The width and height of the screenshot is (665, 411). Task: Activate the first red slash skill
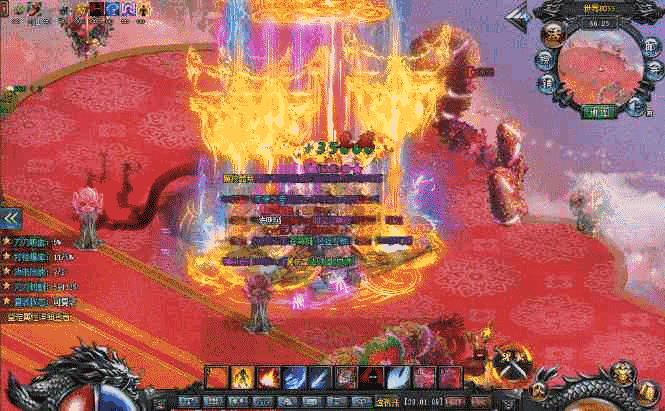click(216, 377)
